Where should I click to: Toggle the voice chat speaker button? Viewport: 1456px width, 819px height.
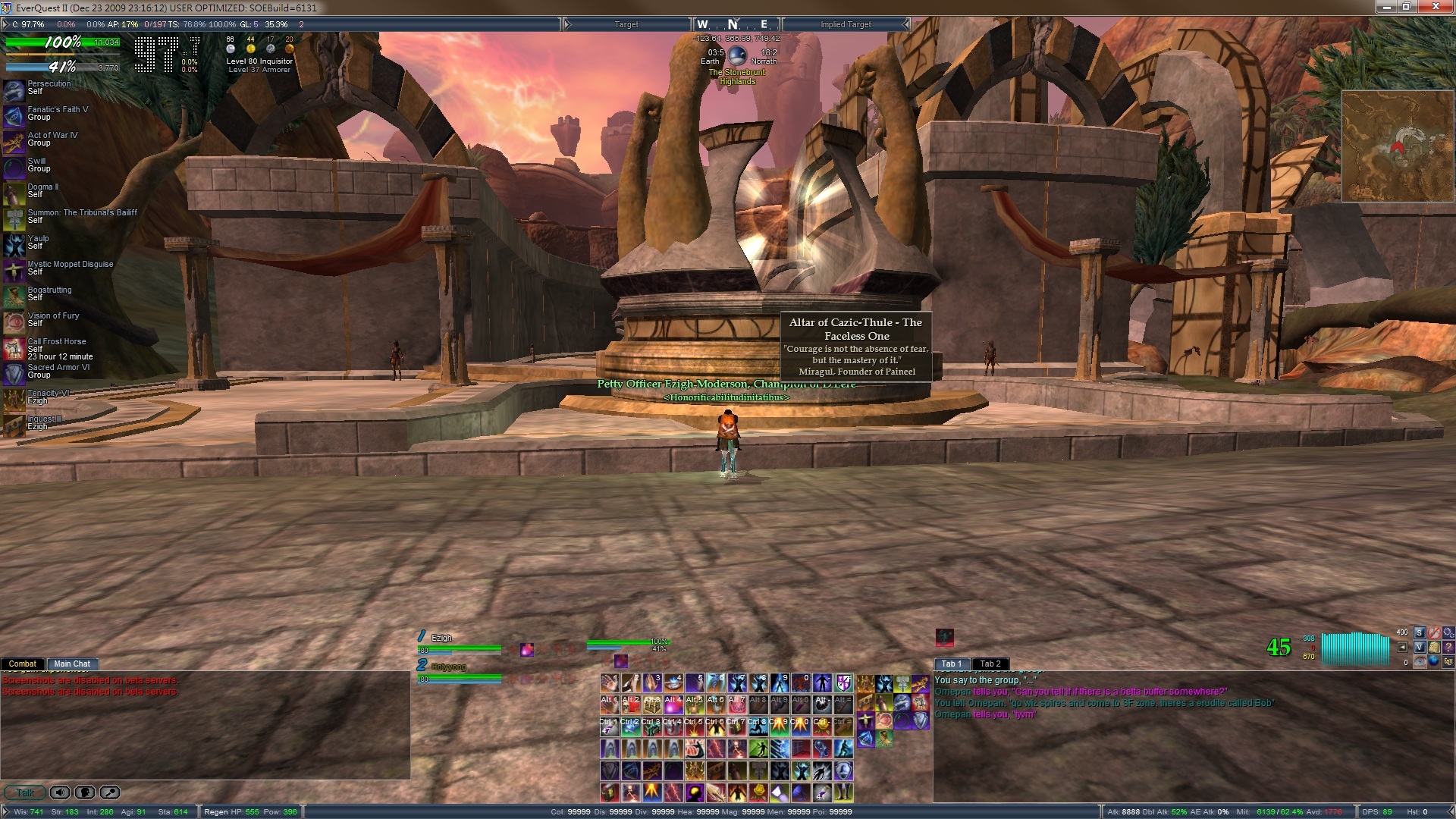(60, 792)
